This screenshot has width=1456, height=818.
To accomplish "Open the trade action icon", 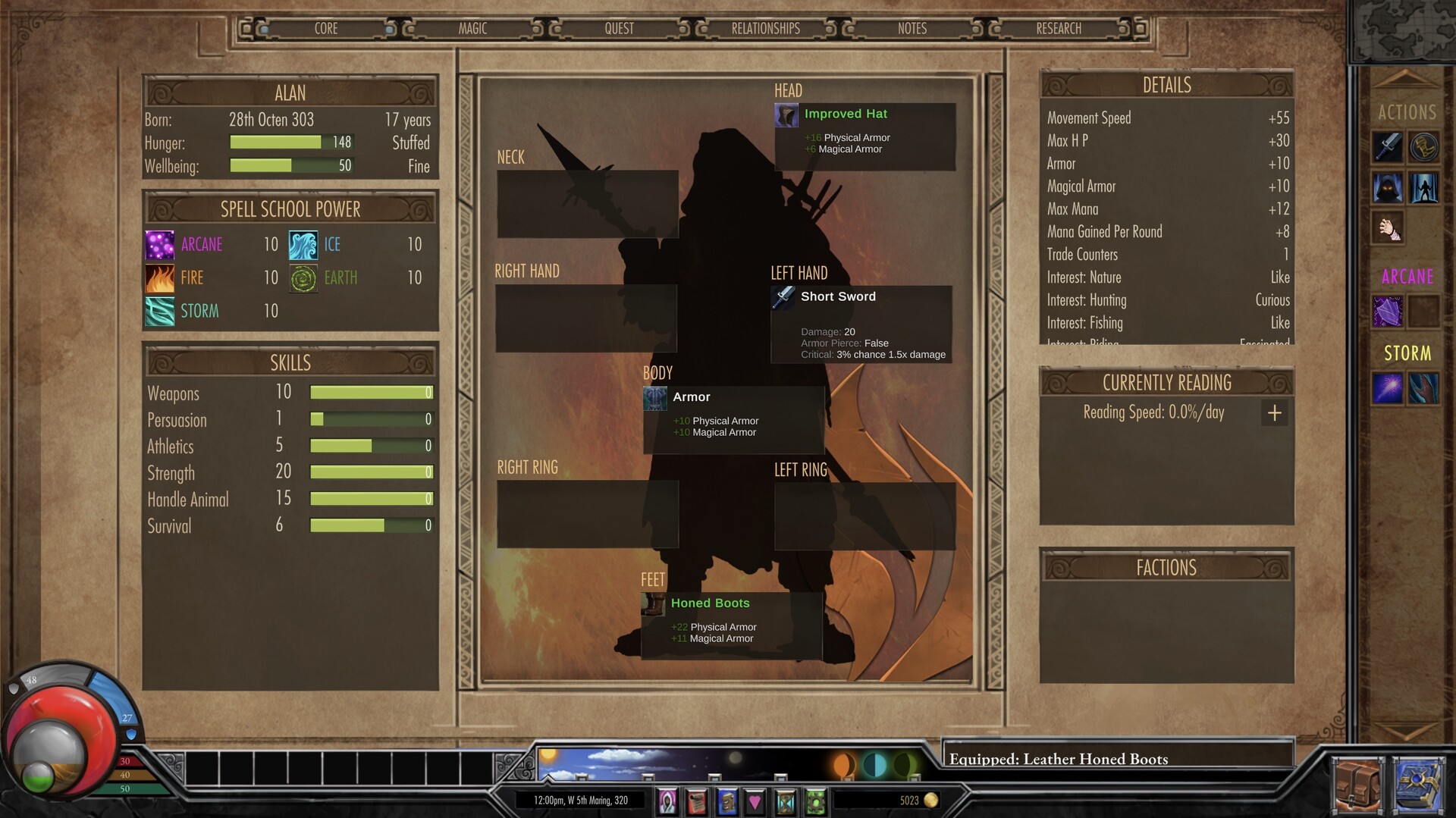I will tap(1425, 148).
